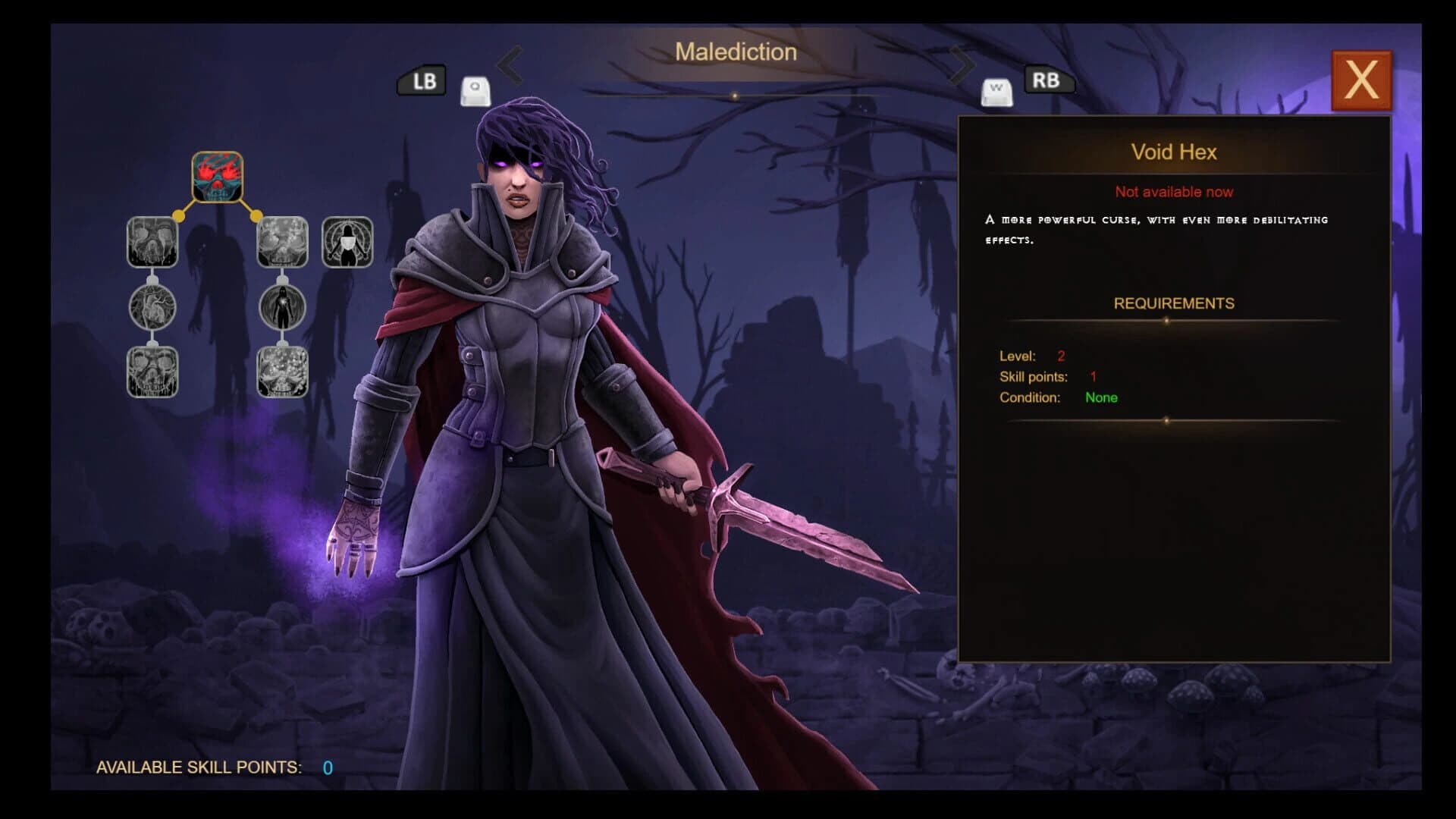
Task: Close the skill tree with the red X
Action: 1362,79
